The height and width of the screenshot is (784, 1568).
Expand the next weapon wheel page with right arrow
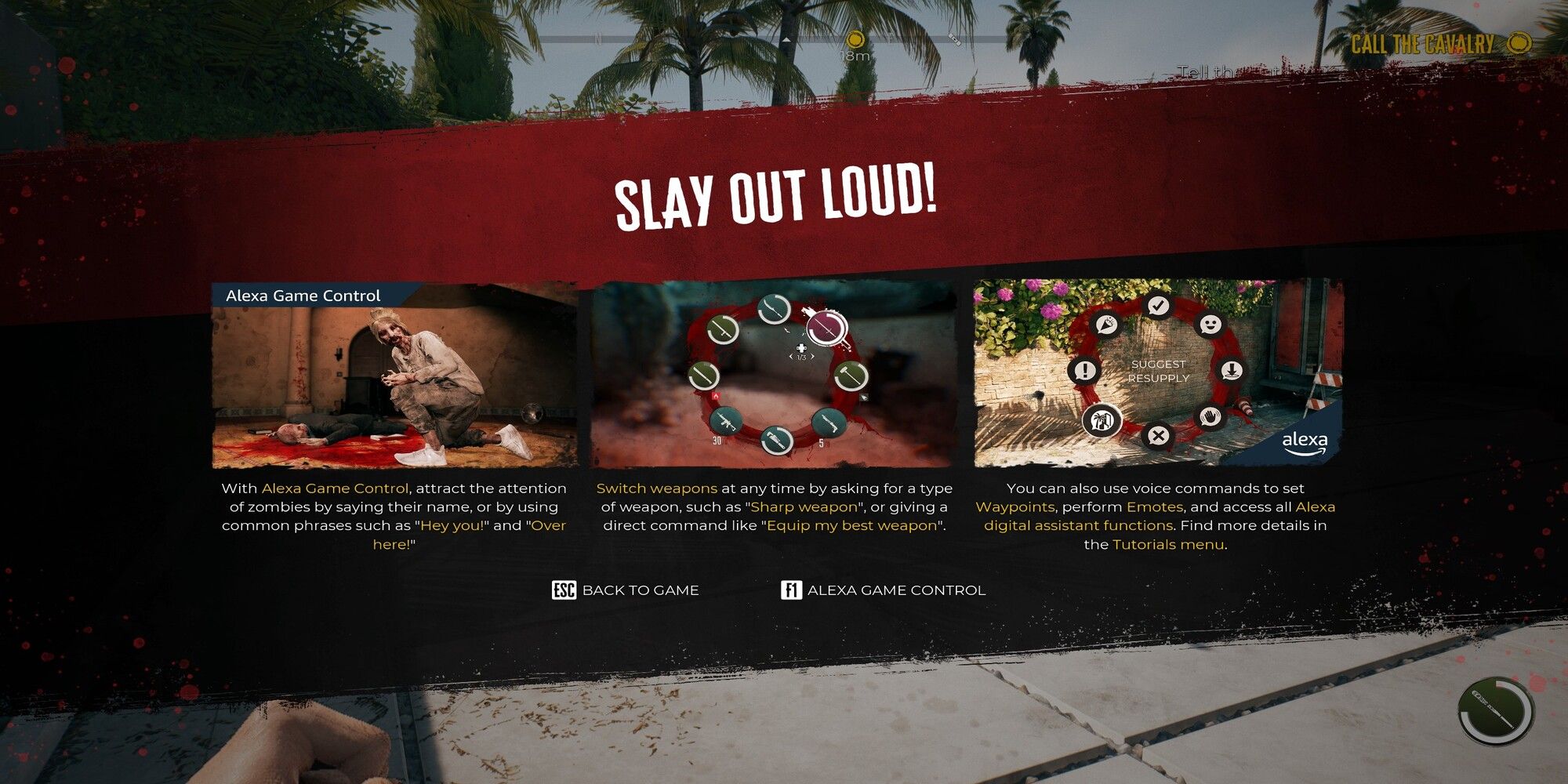click(813, 356)
